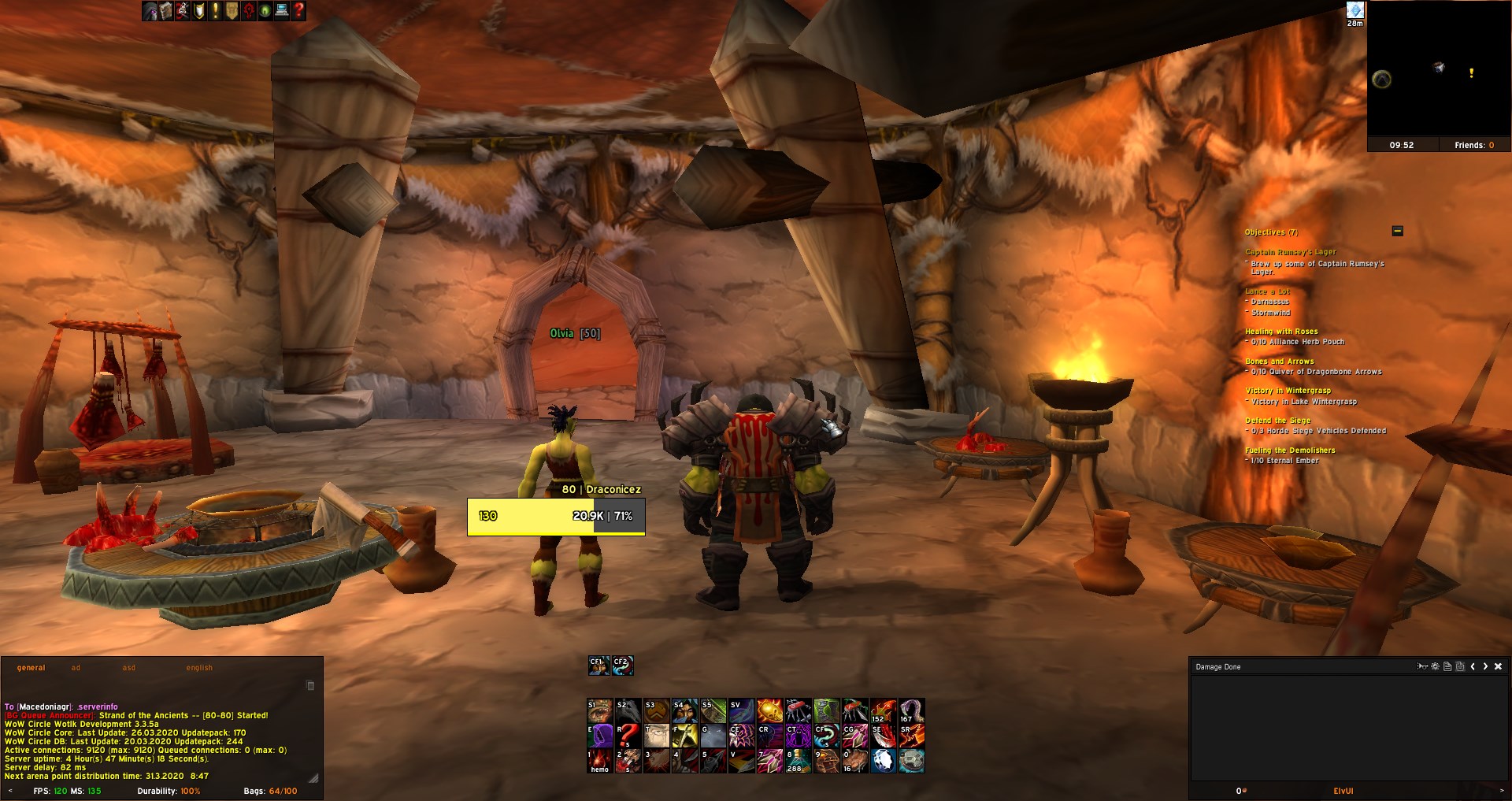
Task: Open the quest log exclamation mark icon
Action: coord(215,11)
